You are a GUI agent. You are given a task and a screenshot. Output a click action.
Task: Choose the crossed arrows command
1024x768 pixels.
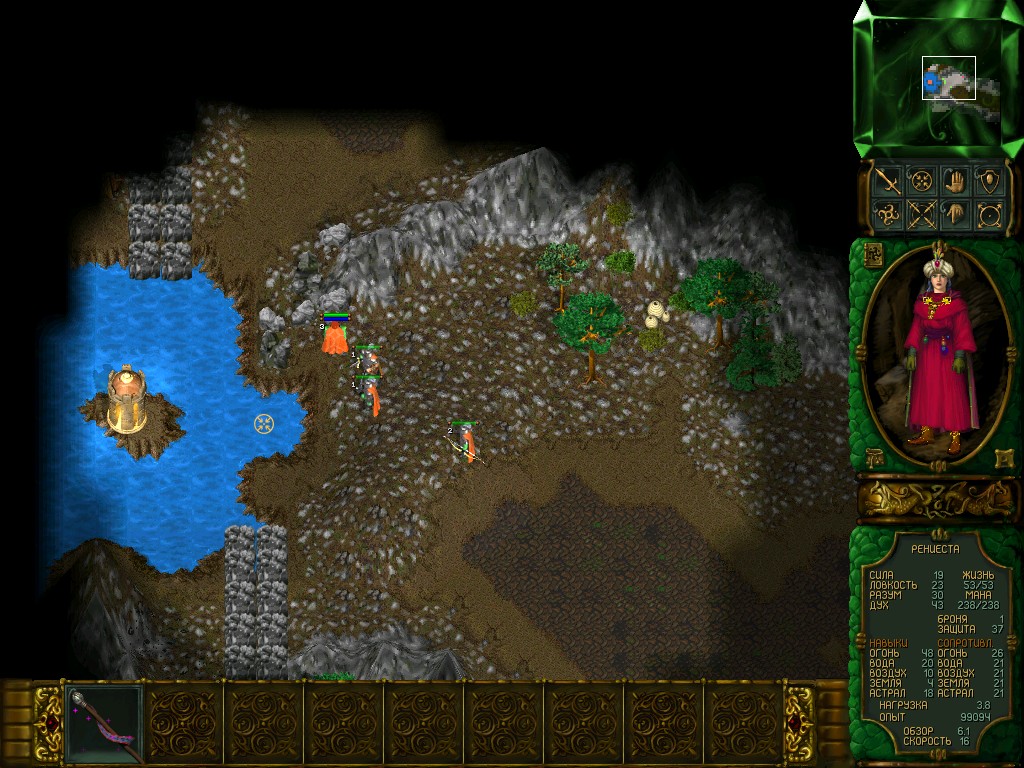920,214
